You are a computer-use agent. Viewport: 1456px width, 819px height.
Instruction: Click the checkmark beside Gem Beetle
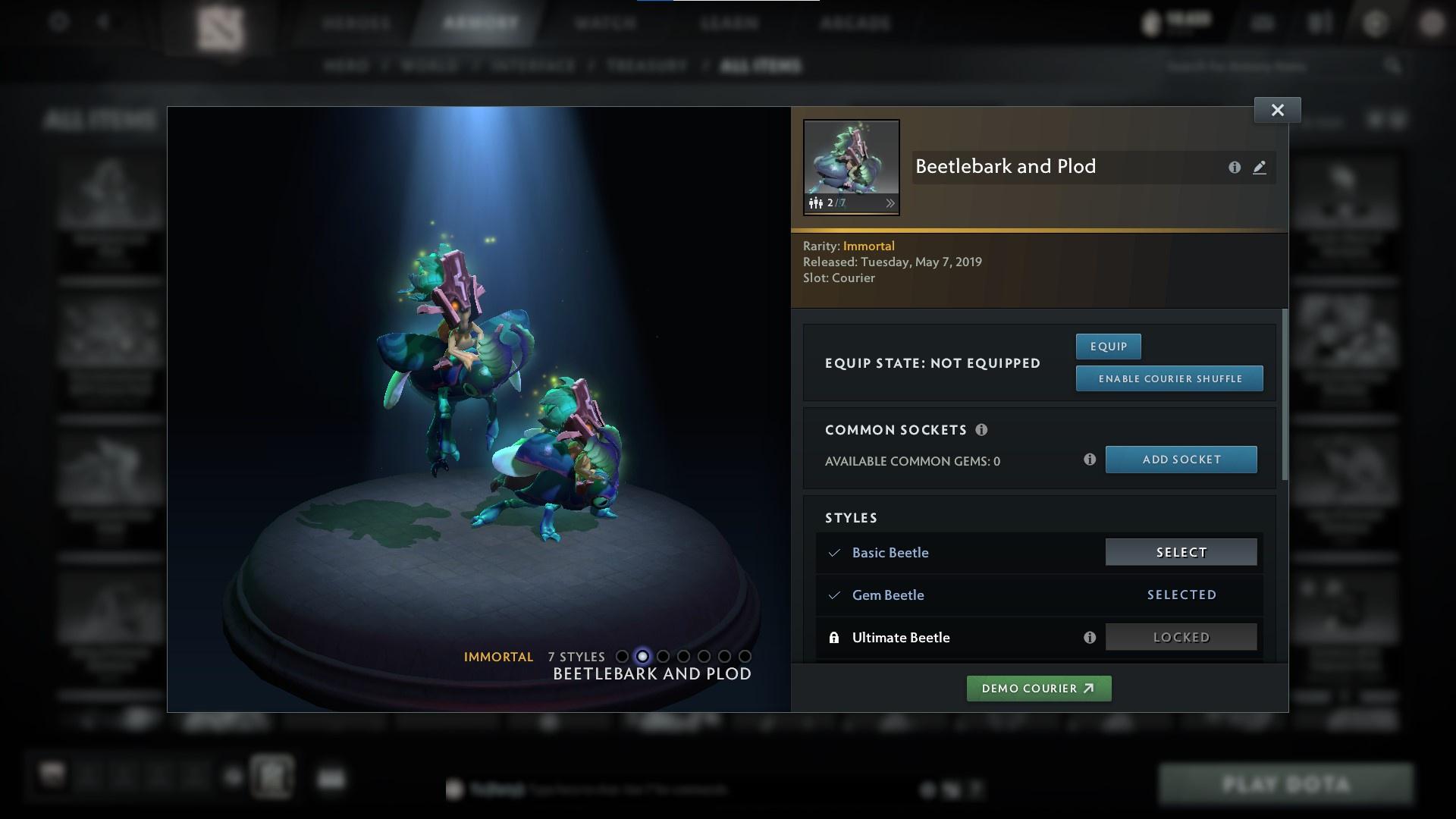(x=835, y=595)
